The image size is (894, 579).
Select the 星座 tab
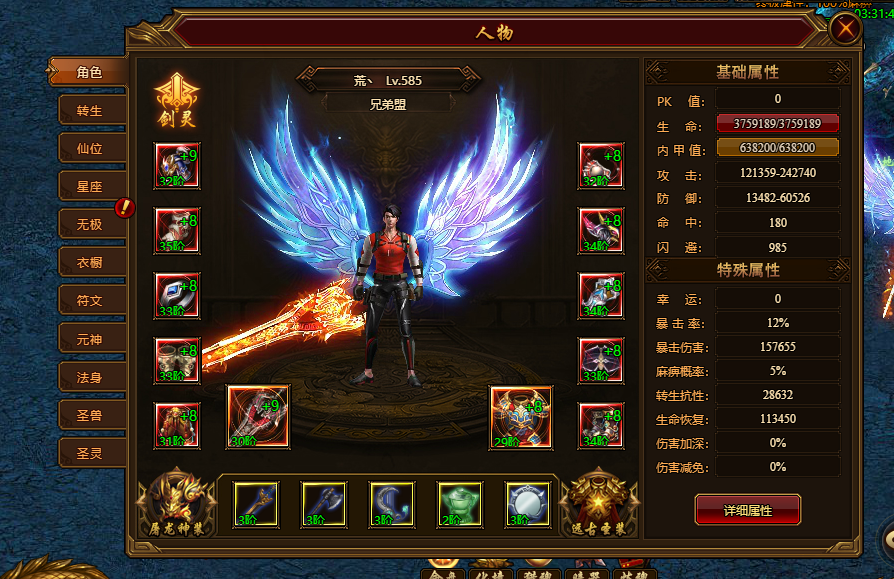[89, 187]
